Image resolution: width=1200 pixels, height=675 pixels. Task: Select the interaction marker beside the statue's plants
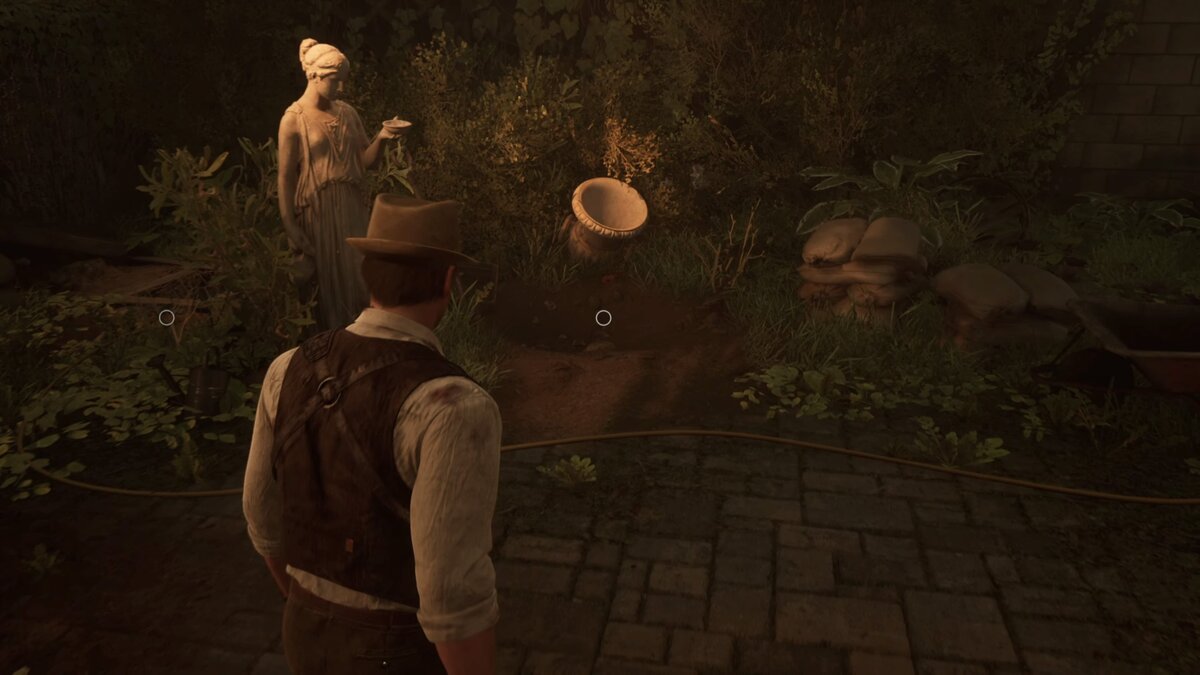point(167,318)
